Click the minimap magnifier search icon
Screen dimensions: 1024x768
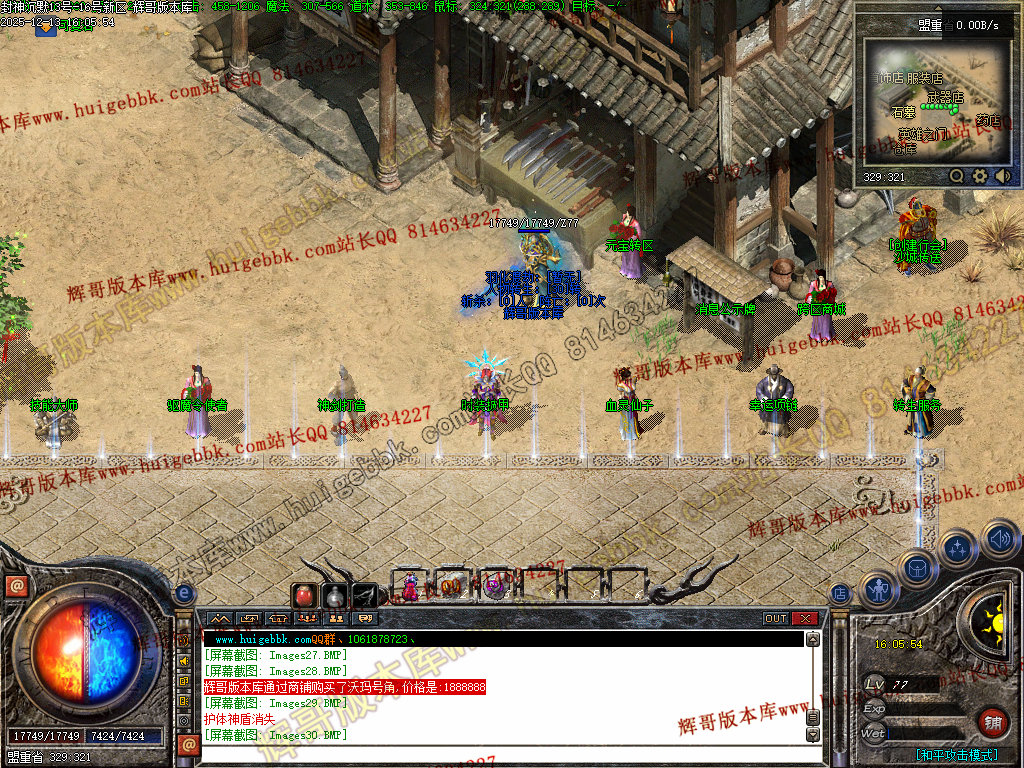957,176
